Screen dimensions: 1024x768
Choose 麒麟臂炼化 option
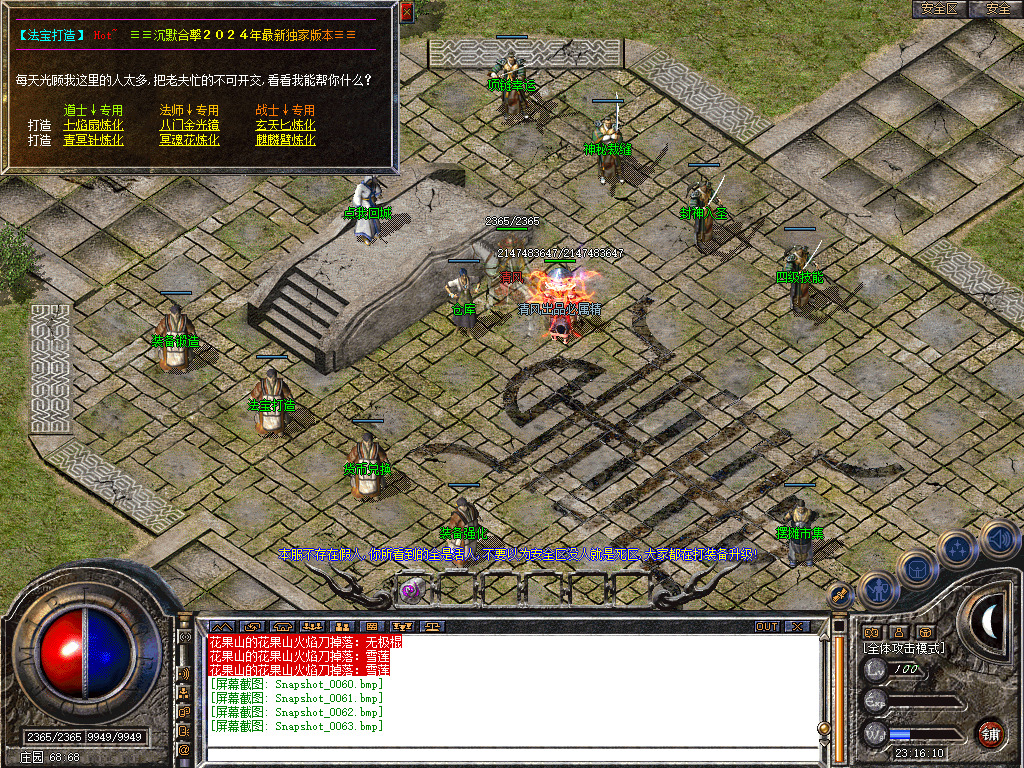(x=285, y=140)
